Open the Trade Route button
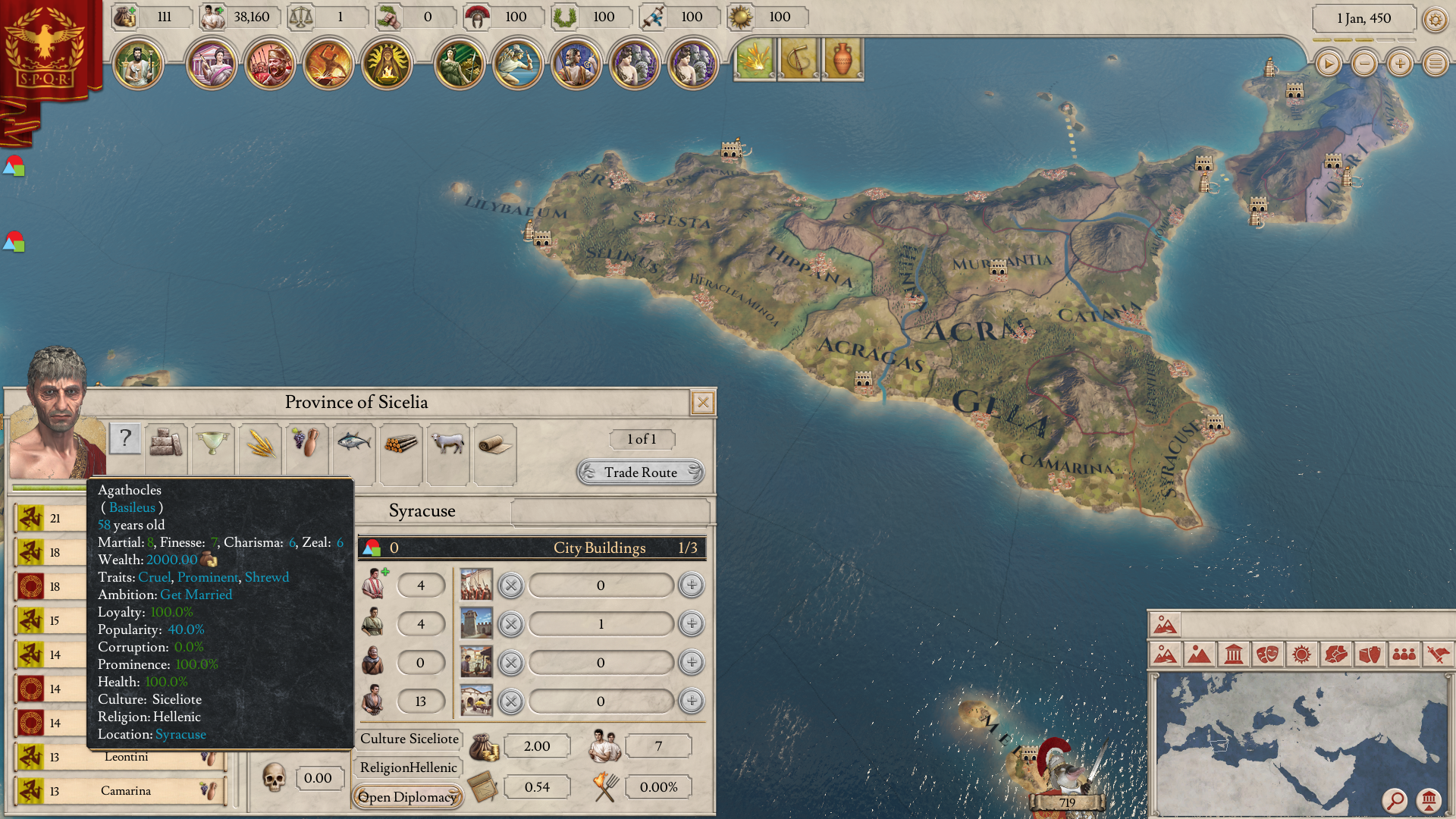Image resolution: width=1456 pixels, height=819 pixels. click(x=640, y=472)
